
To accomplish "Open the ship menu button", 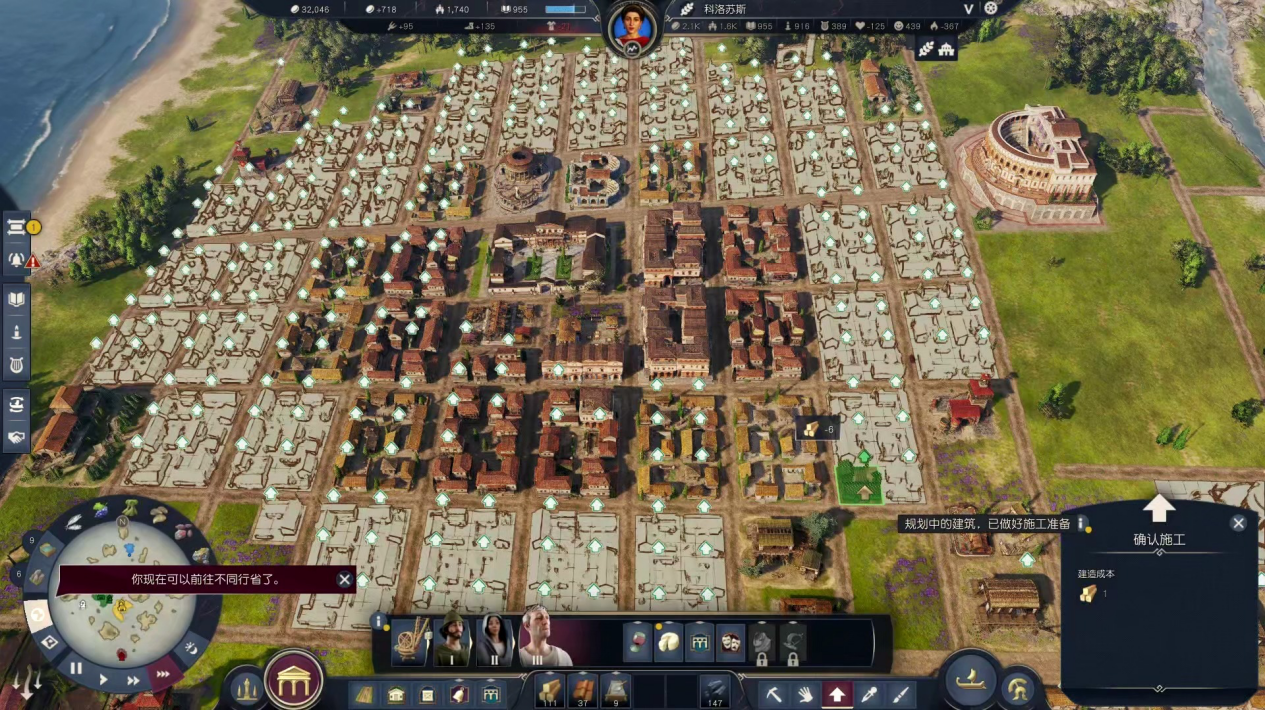I will (x=971, y=680).
